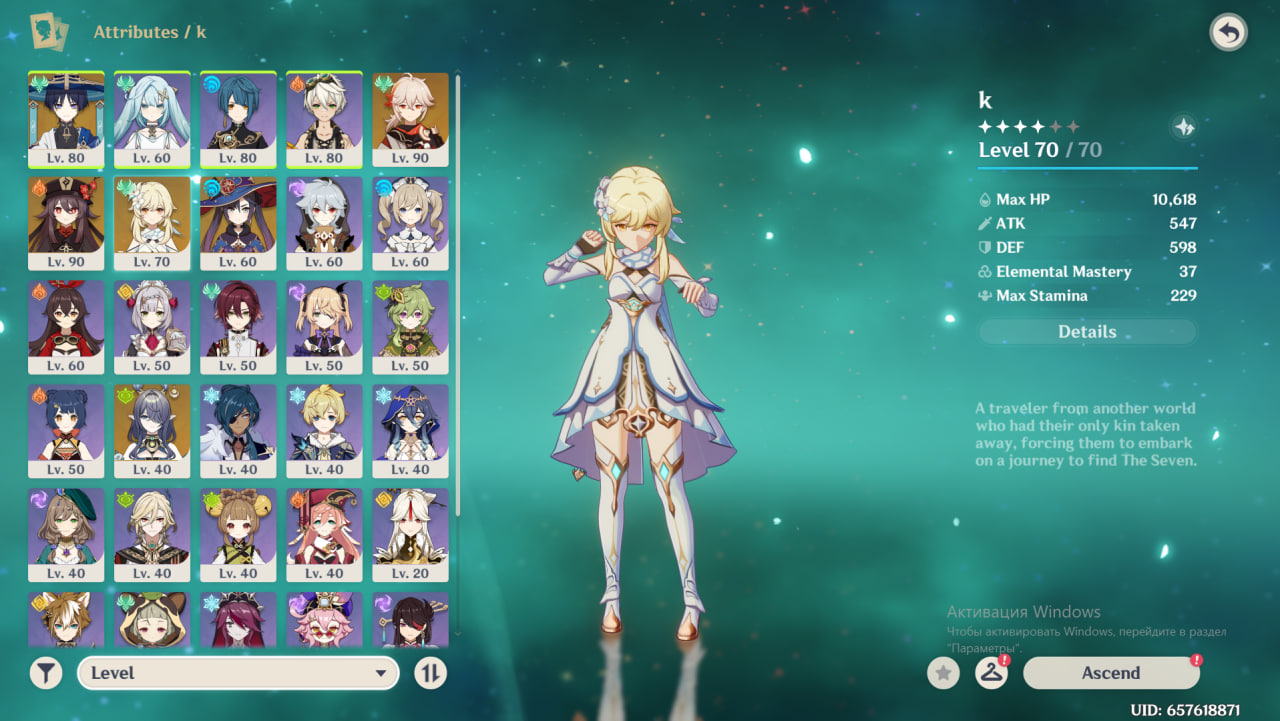The width and height of the screenshot is (1280, 721).
Task: Select Kazuha's level 90 portrait
Action: tap(410, 119)
